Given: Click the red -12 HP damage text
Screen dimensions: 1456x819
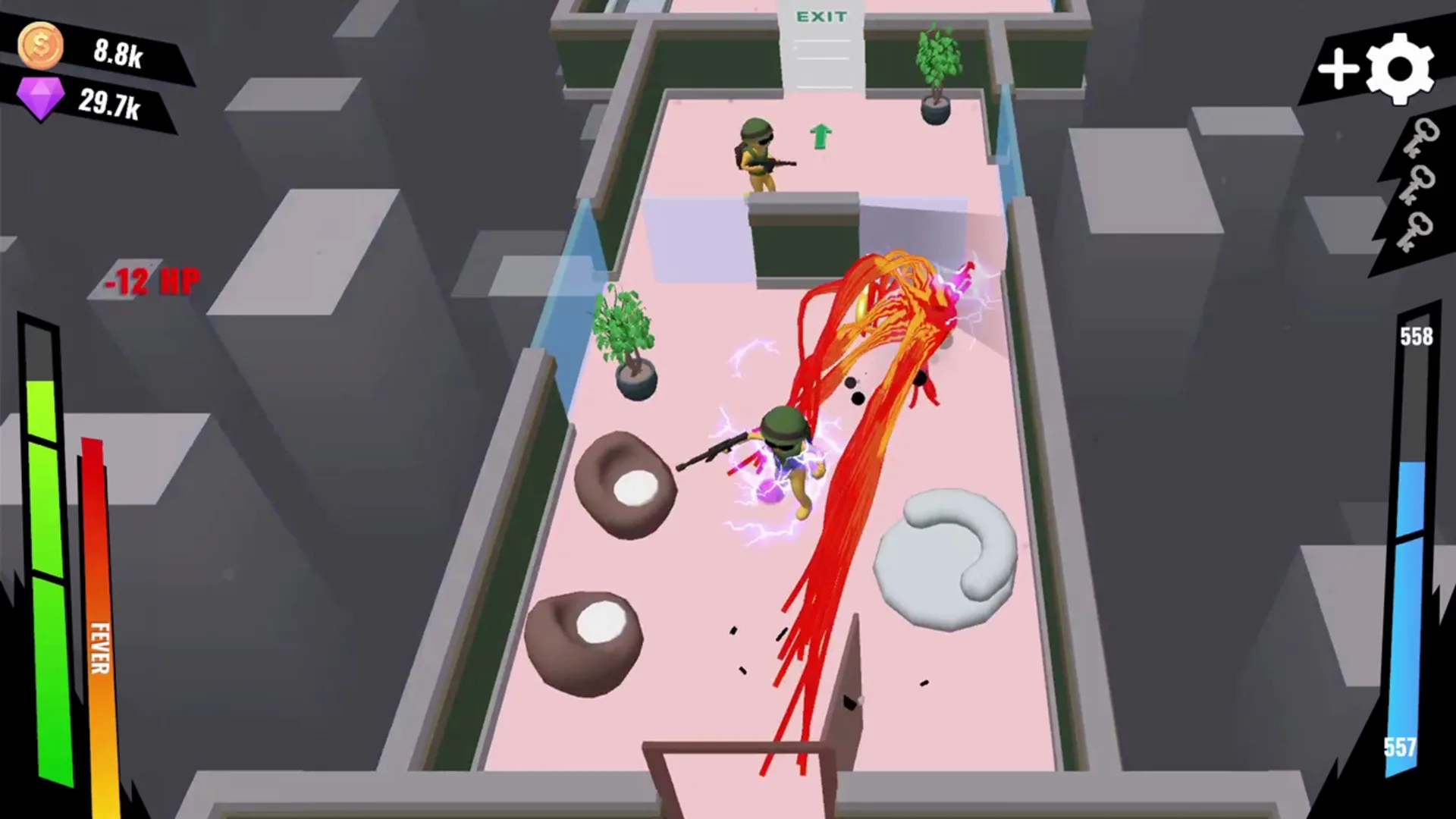Looking at the screenshot, I should 152,281.
